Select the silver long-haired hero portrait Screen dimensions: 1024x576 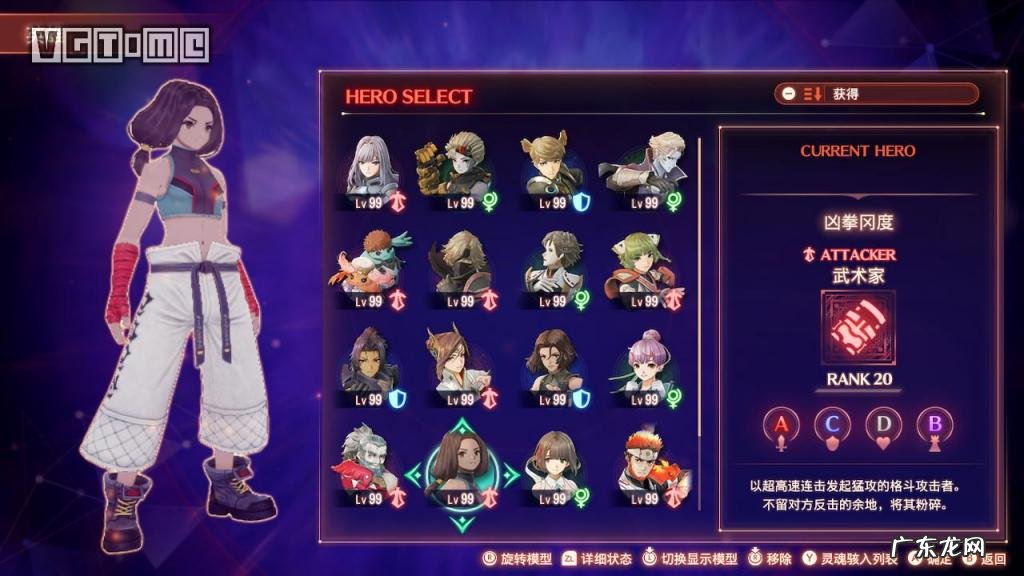[370, 168]
